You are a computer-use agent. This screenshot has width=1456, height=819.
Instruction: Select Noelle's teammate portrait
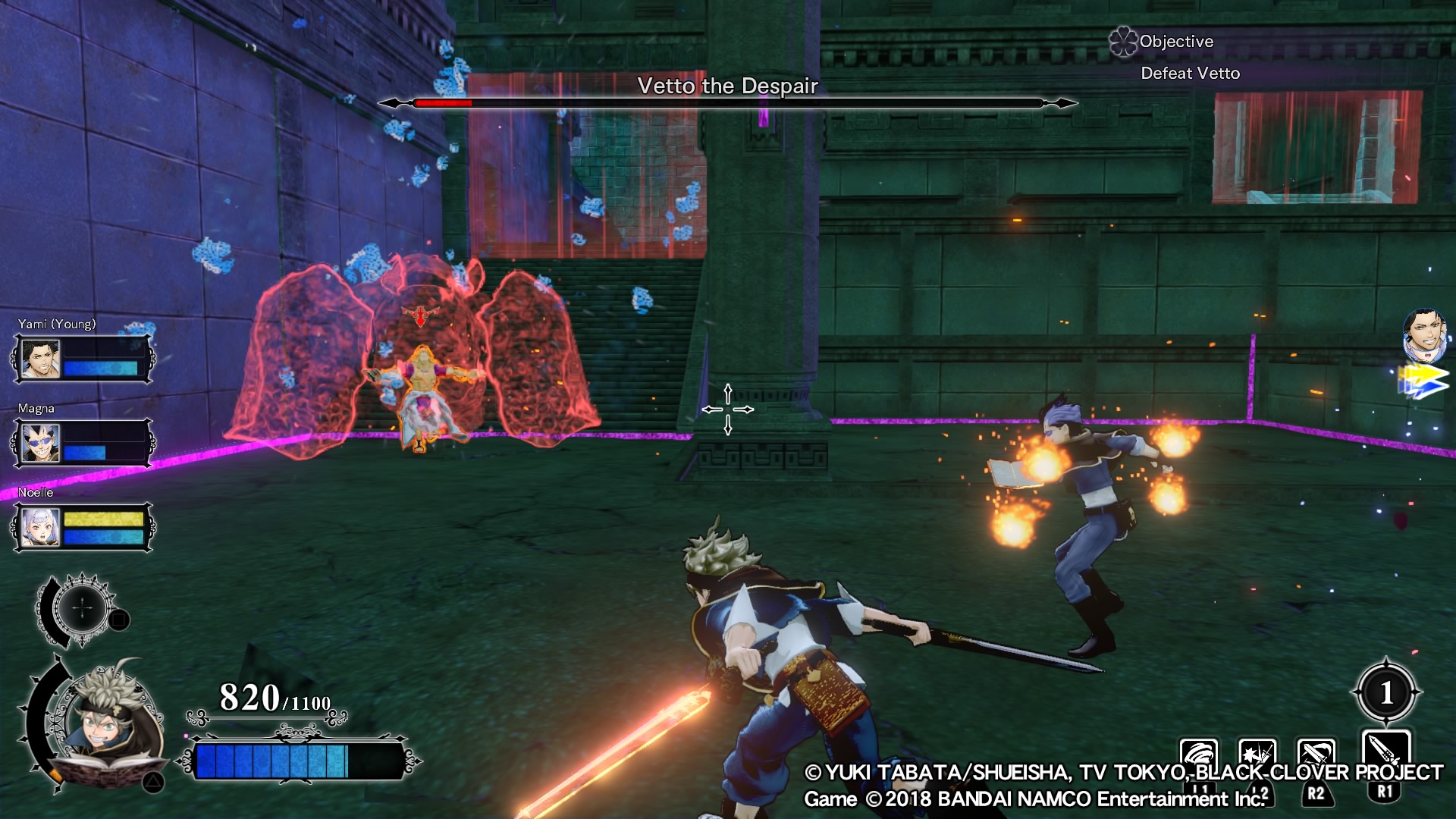40,527
